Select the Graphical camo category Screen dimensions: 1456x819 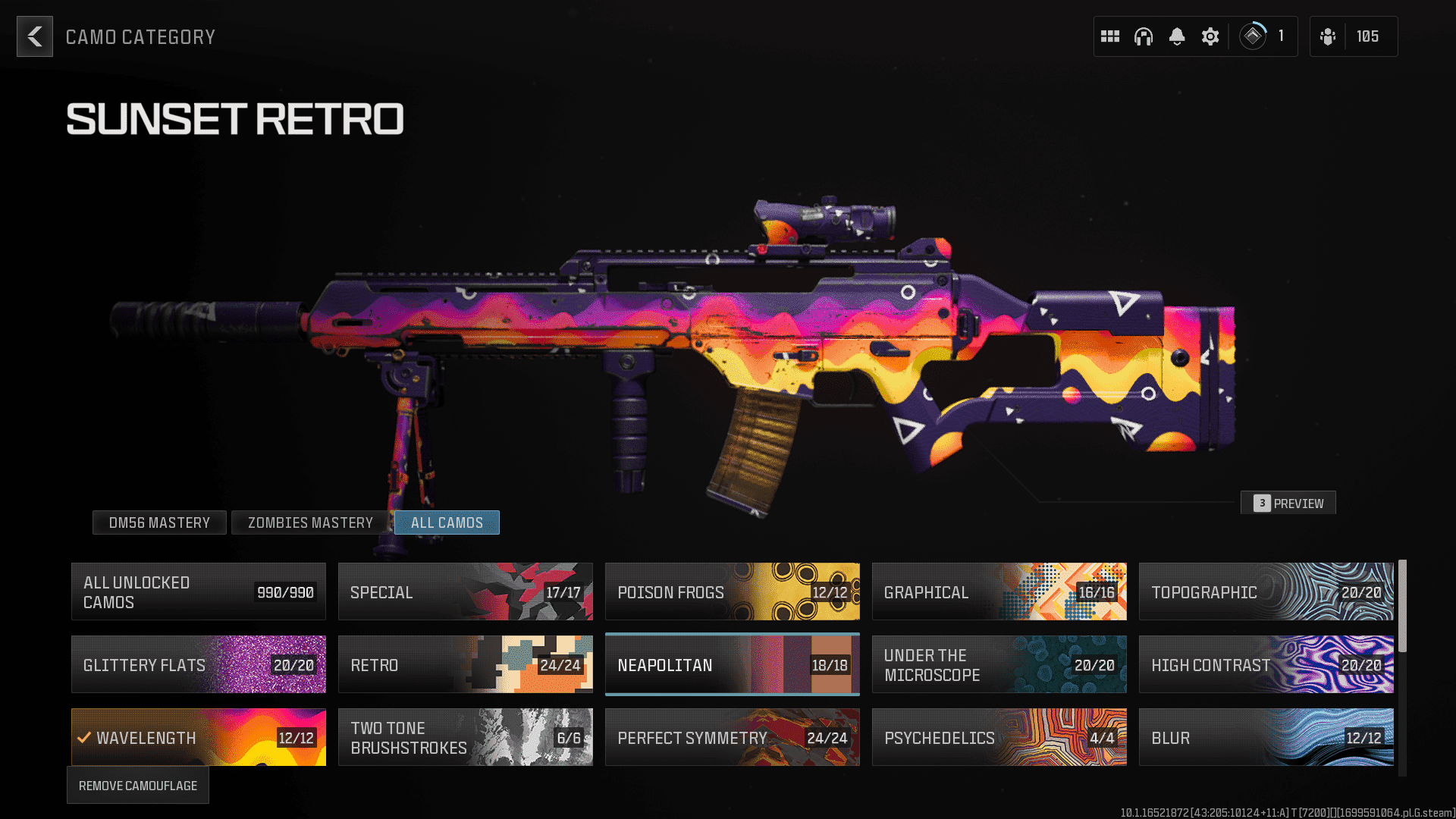(999, 591)
